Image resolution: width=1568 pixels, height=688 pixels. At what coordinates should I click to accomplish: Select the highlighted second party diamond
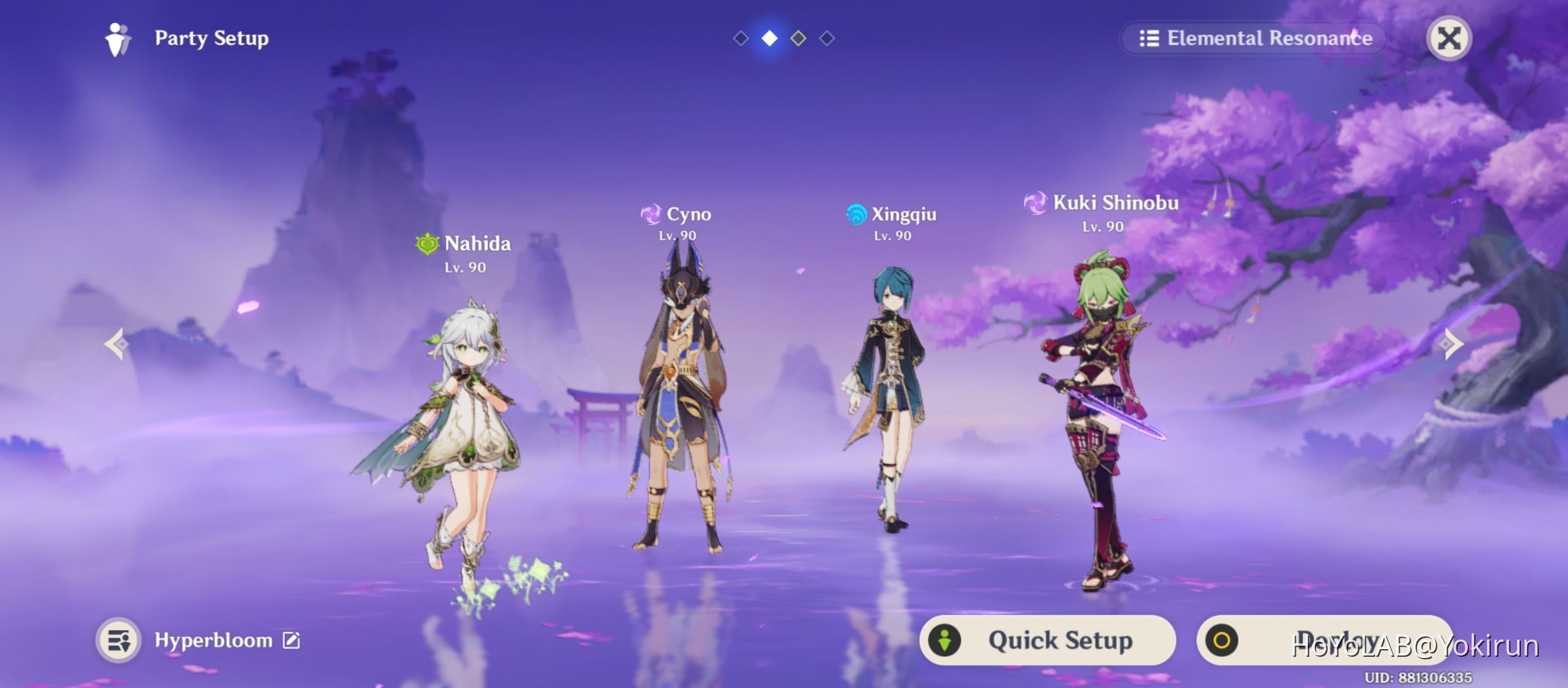[769, 38]
